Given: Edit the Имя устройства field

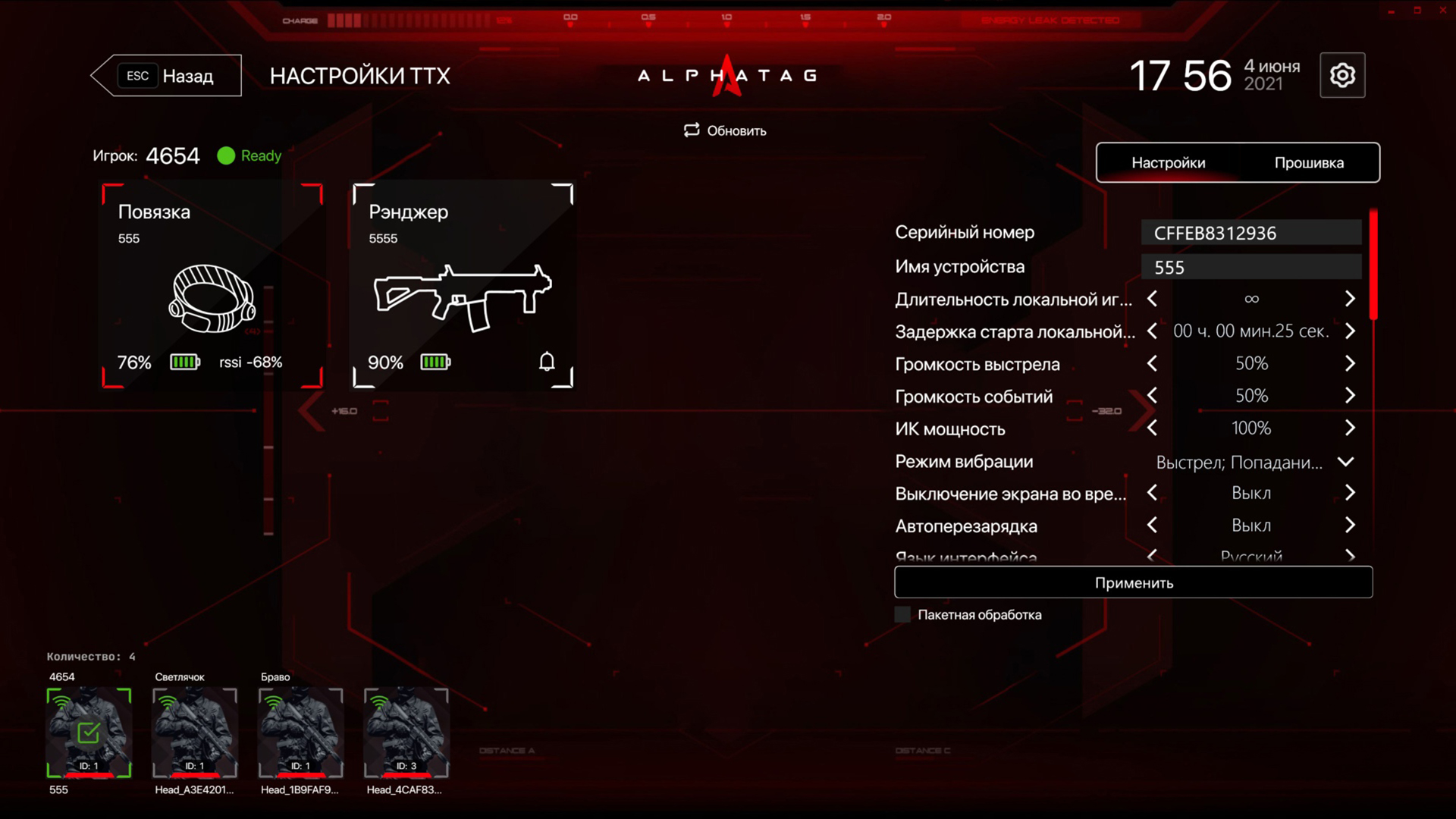Looking at the screenshot, I should [1251, 267].
